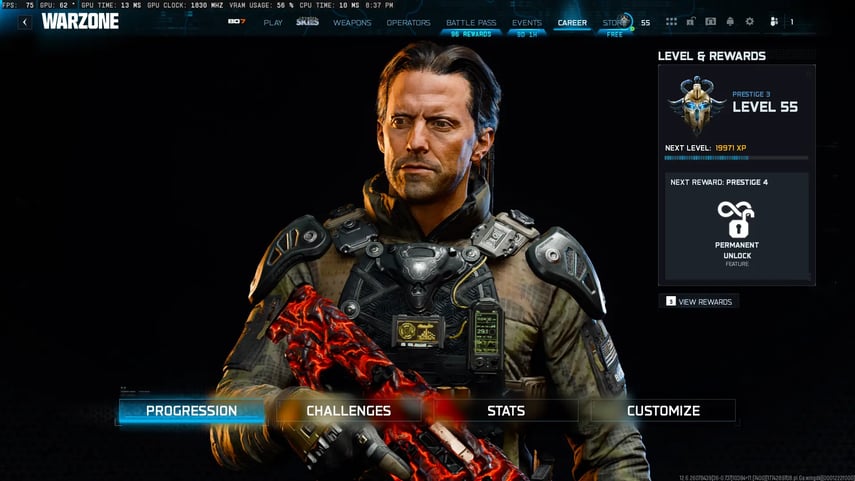Screen dimensions: 855x481
Task: Open the Store tab
Action: [612, 22]
